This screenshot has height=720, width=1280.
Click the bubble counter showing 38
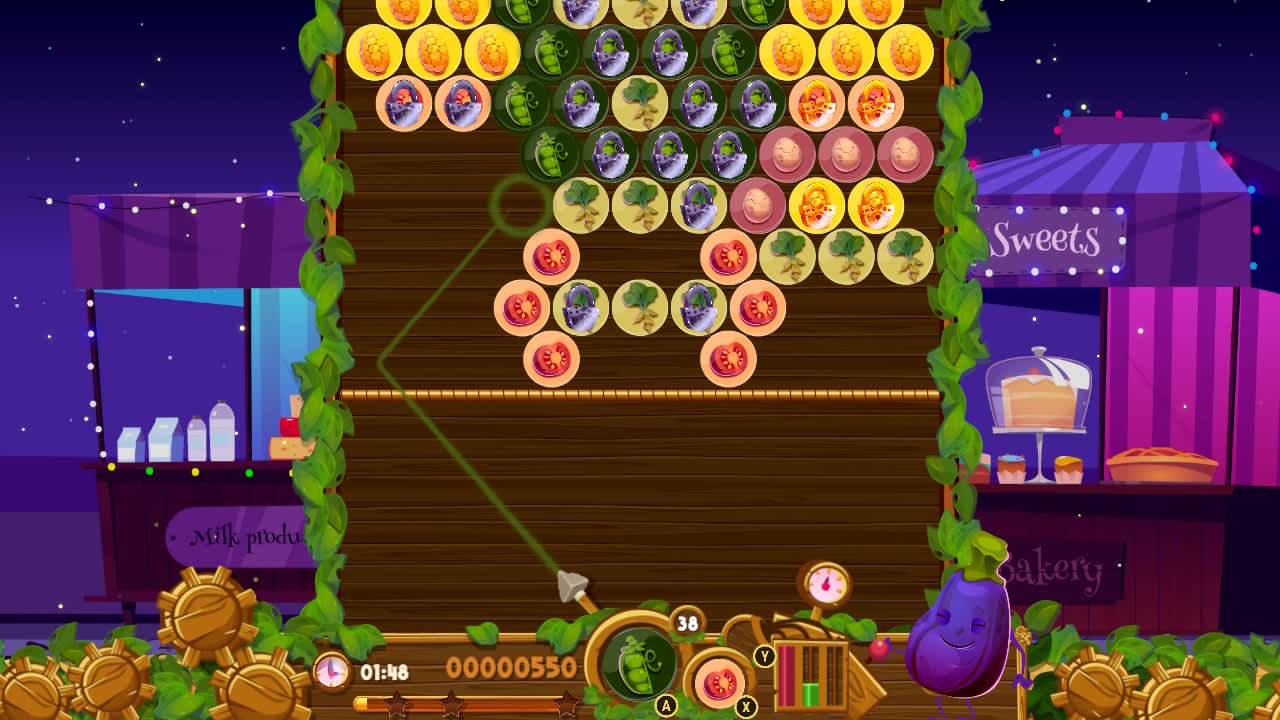coord(685,622)
